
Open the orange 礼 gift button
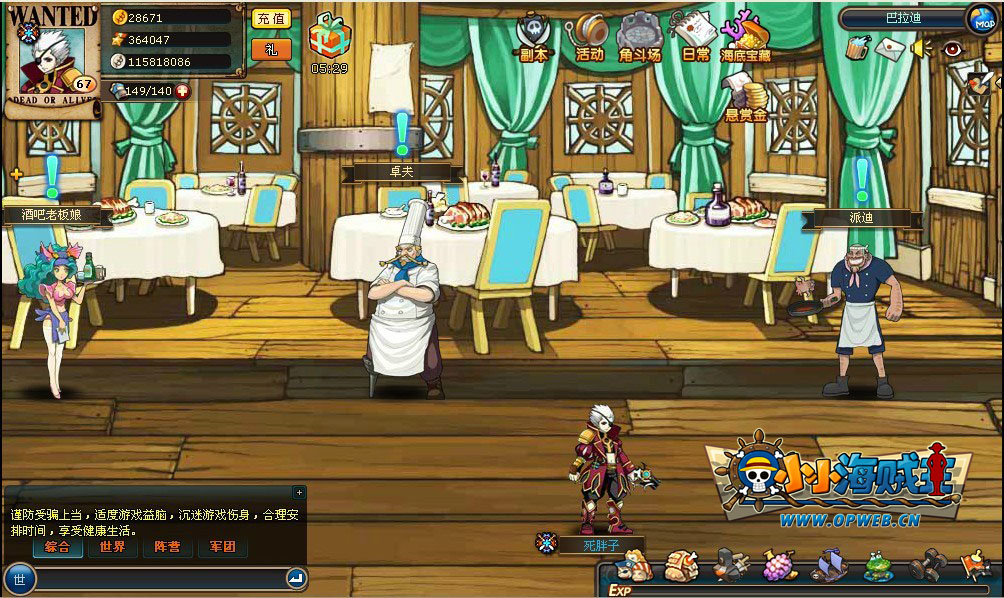[270, 49]
